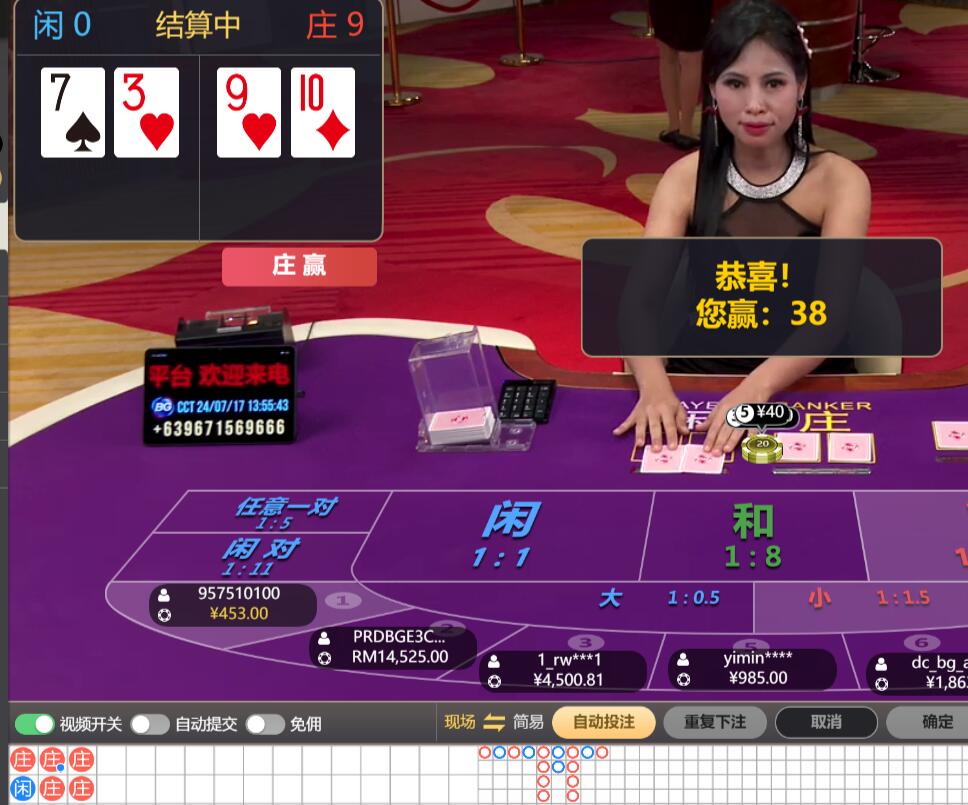Viewport: 968px width, 805px height.
Task: Enable the 自动提交 auto-submit toggle
Action: (x=150, y=724)
